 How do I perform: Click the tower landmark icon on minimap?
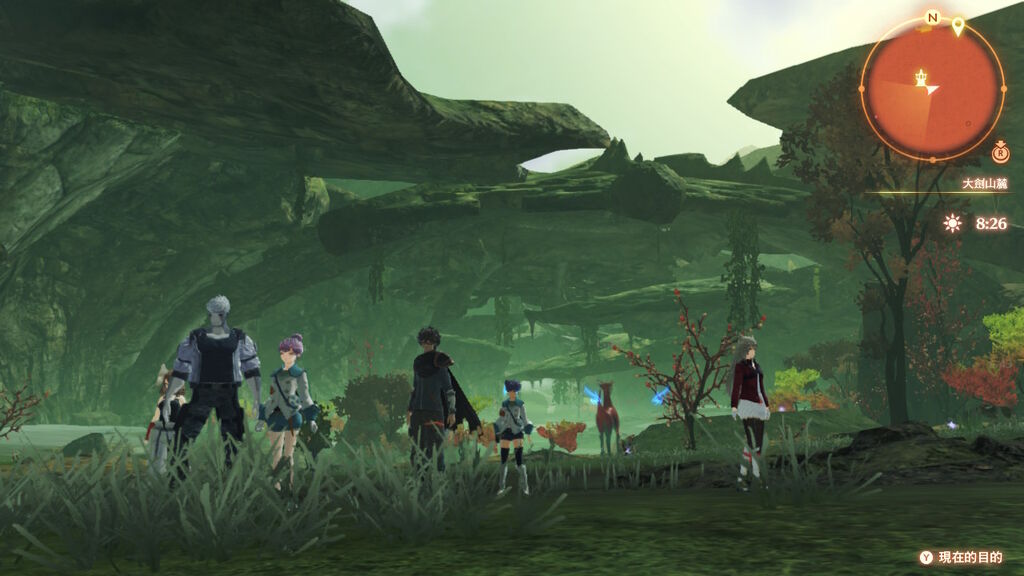[920, 77]
